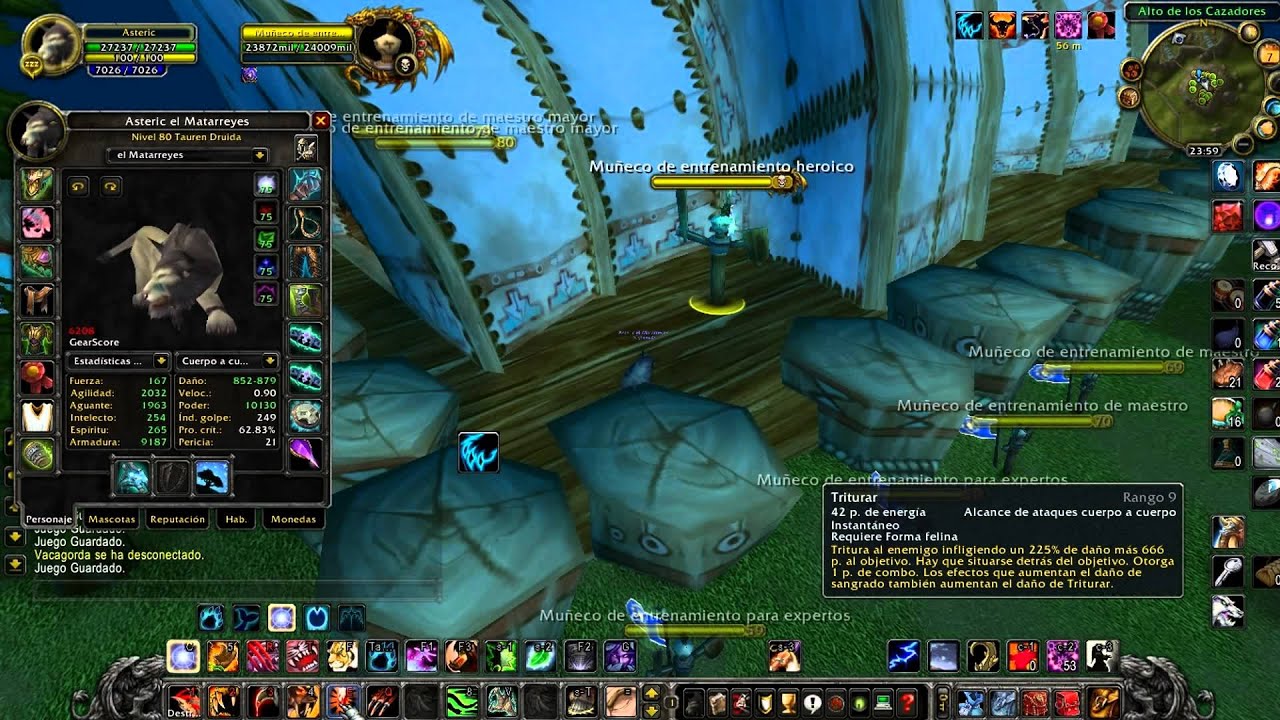
Task: Use the lightning bolt ability icon
Action: pos(904,656)
